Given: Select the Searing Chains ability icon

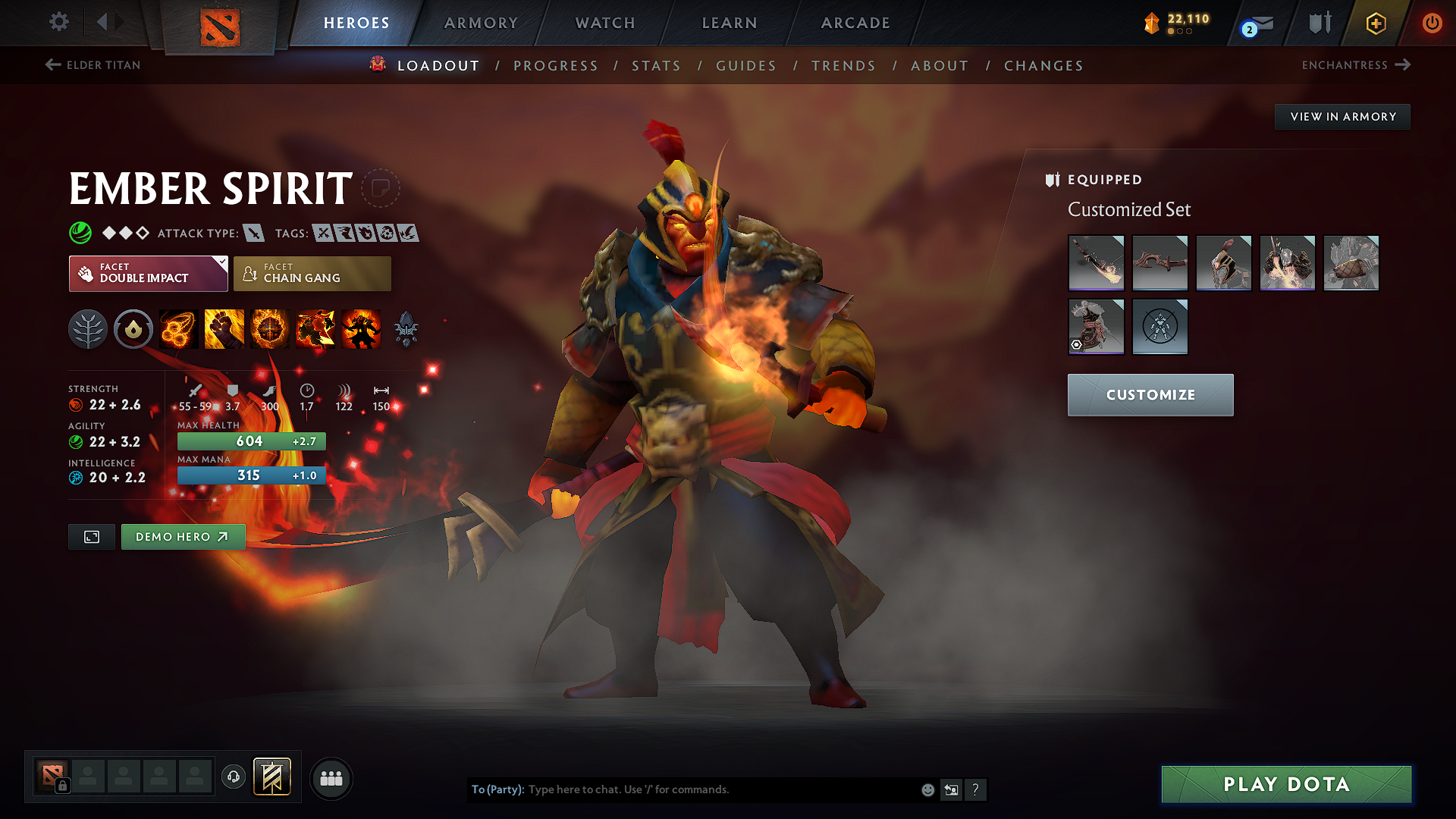Looking at the screenshot, I should point(178,328).
